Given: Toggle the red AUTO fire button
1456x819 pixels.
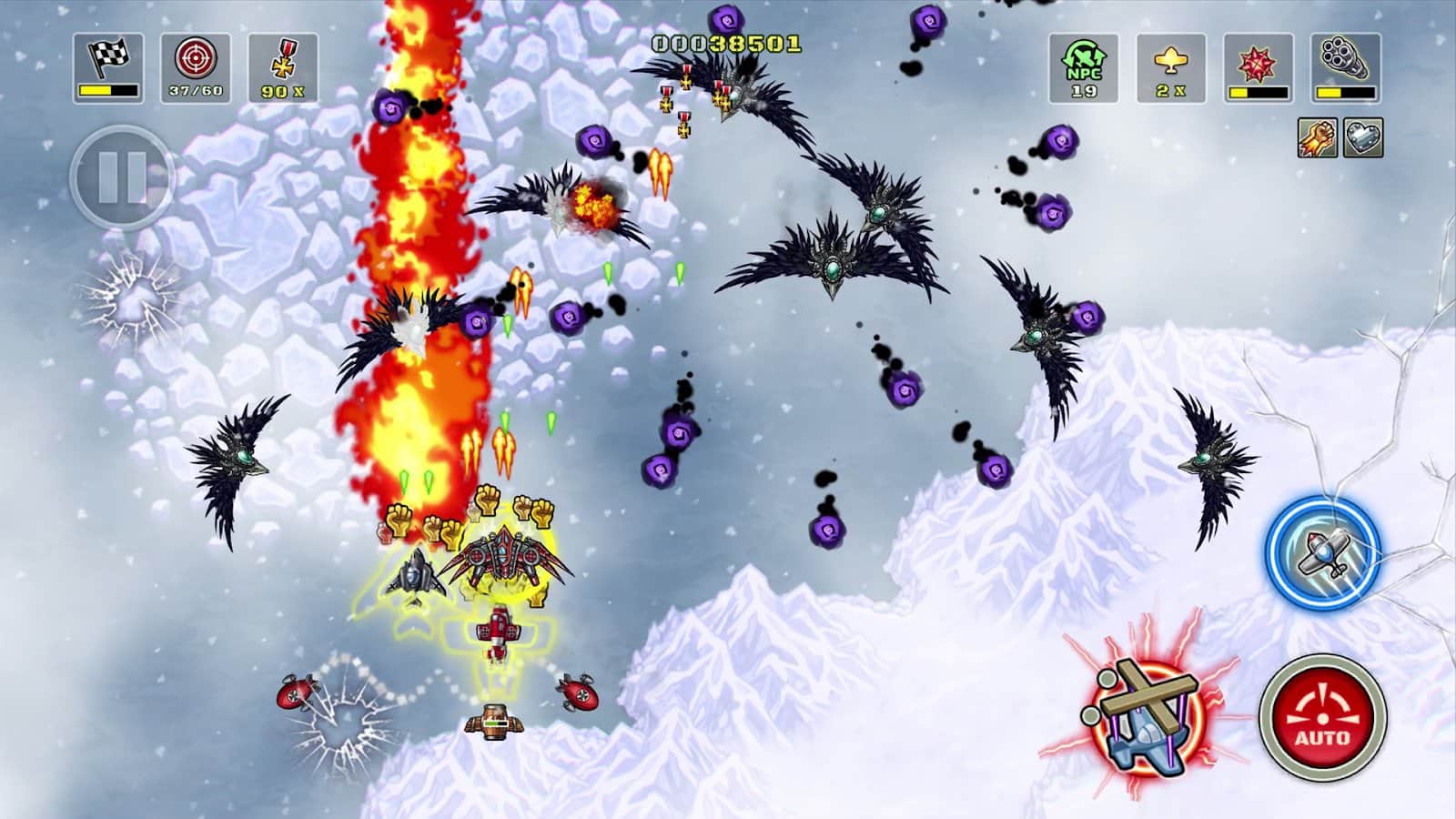Looking at the screenshot, I should [1322, 715].
